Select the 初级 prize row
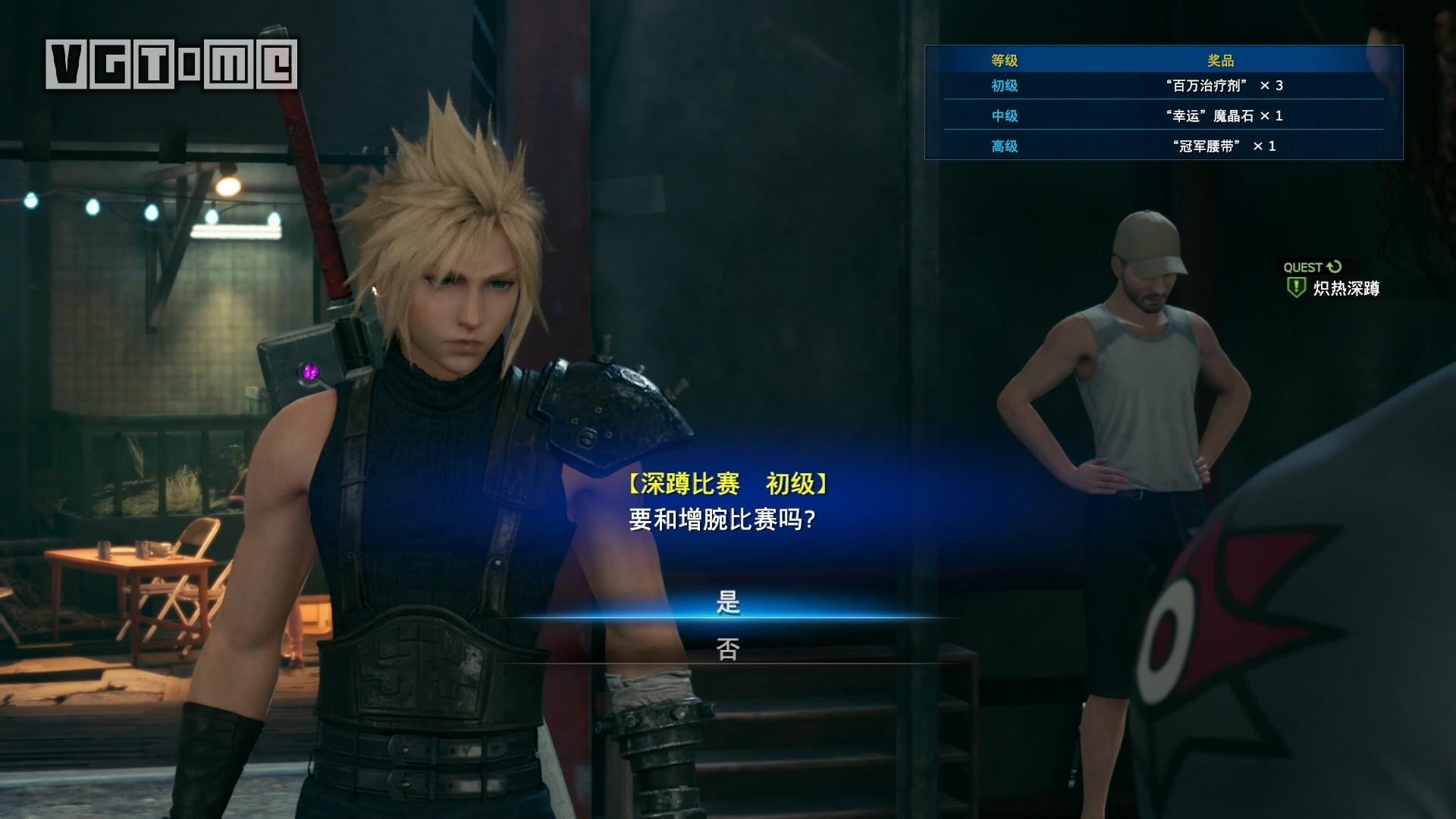This screenshot has height=819, width=1456. click(x=1163, y=86)
